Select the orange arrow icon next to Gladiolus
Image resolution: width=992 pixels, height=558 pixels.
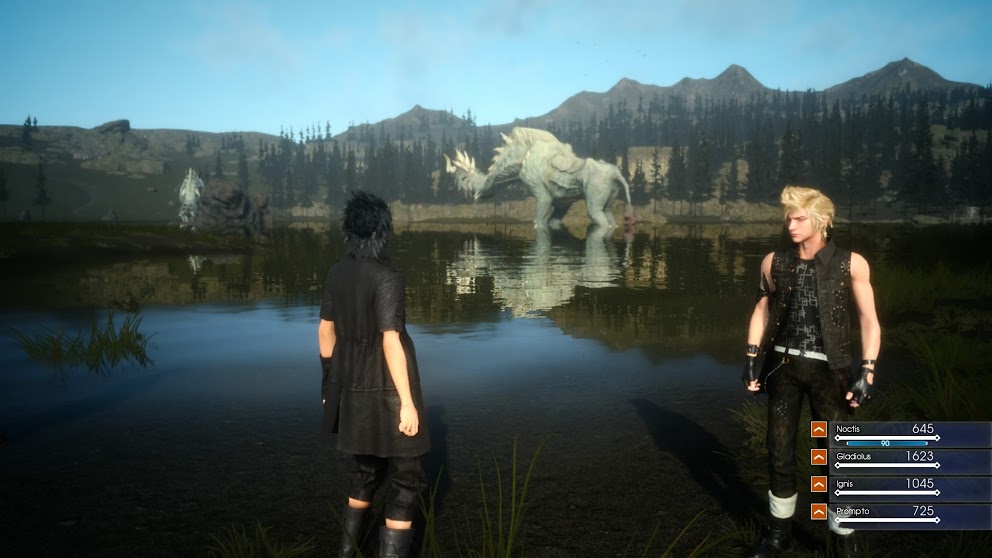(x=818, y=457)
